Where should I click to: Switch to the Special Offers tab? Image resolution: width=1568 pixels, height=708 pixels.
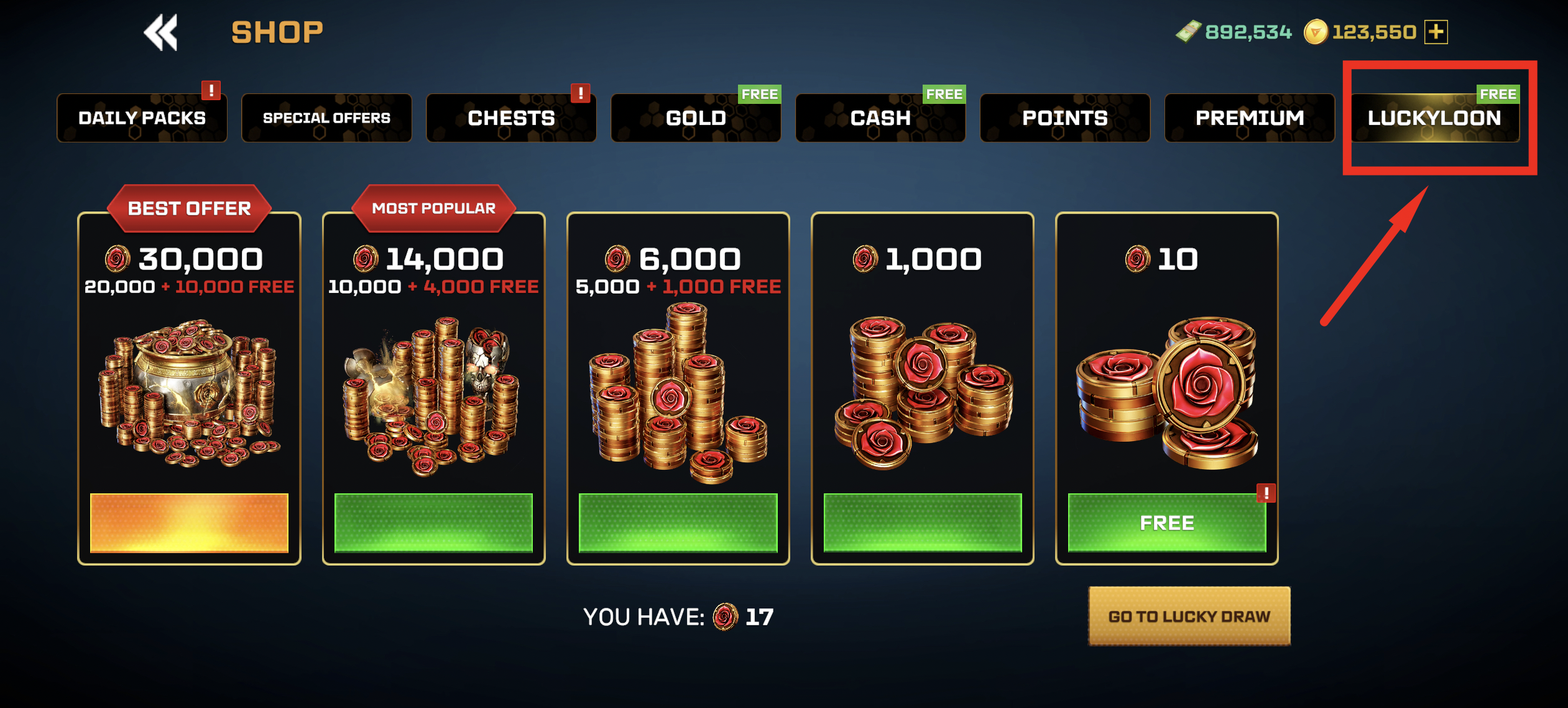click(326, 118)
